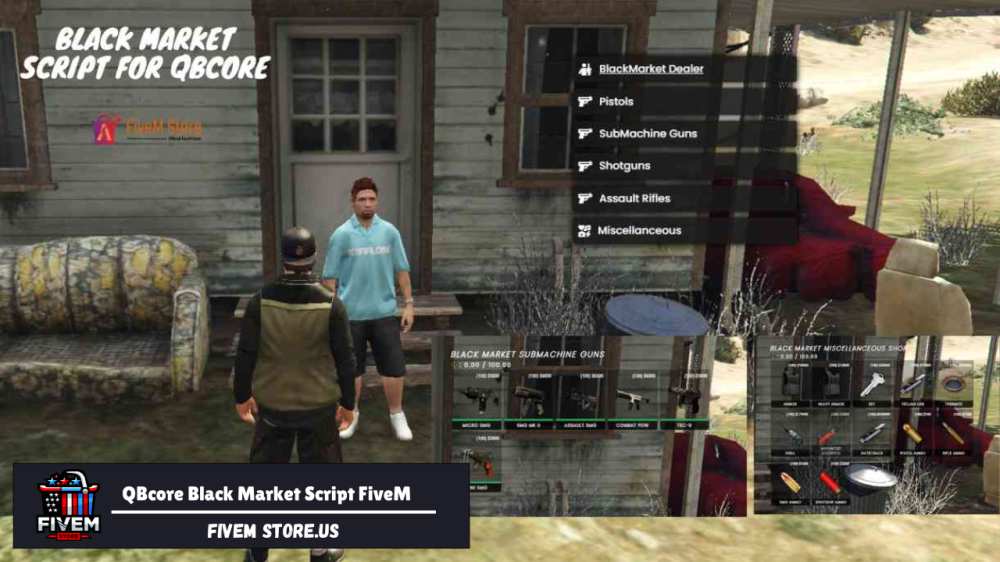Select the key item slot
This screenshot has height=562, width=1000.
[x=872, y=385]
